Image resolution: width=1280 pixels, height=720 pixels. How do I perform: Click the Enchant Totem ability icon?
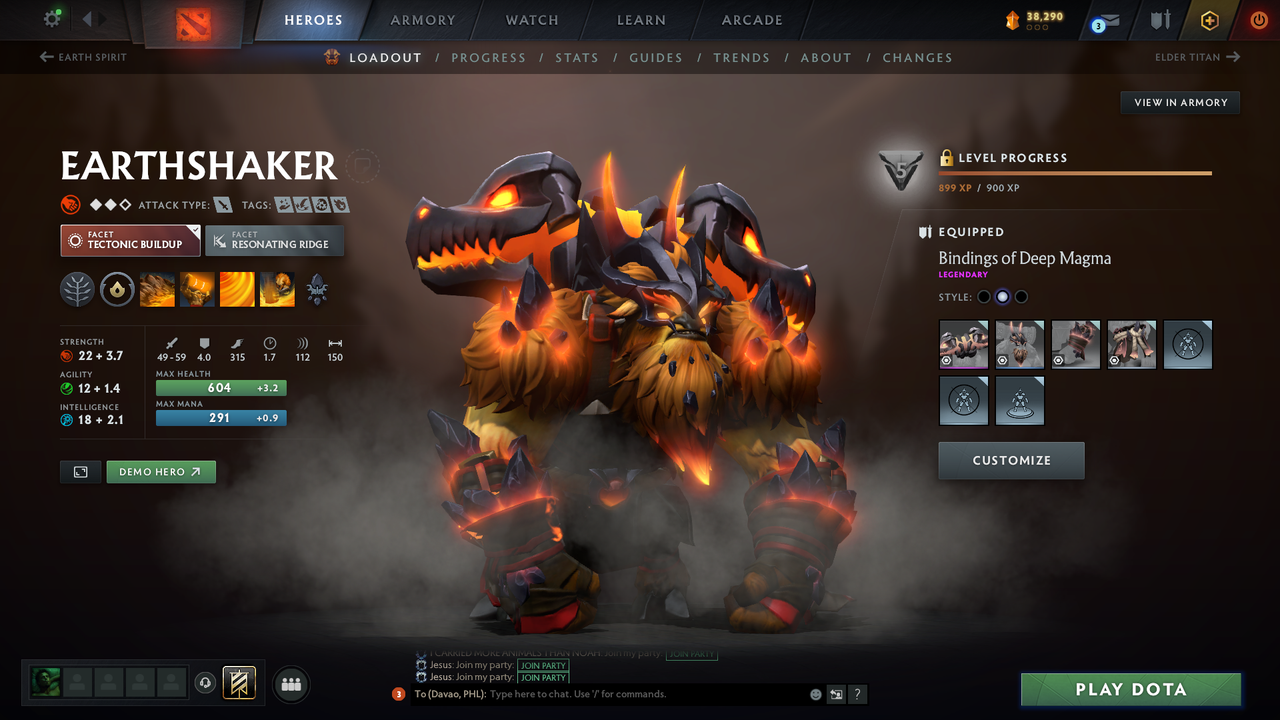coord(196,290)
